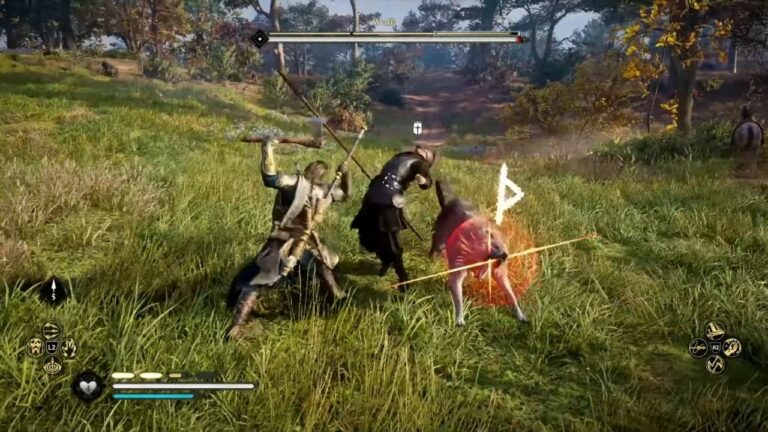
Task: Activate the top melee ability icon
Action: [x=715, y=330]
